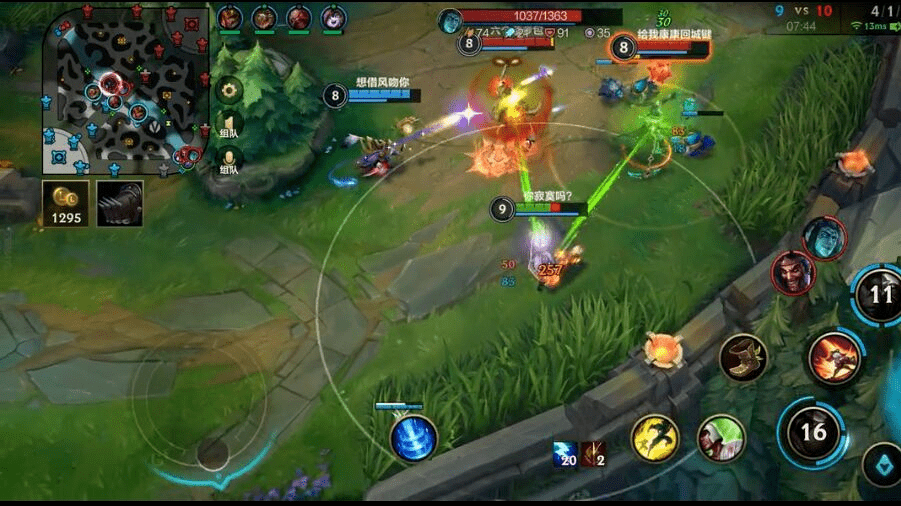Toggle the team speaker voice button

(x=229, y=127)
